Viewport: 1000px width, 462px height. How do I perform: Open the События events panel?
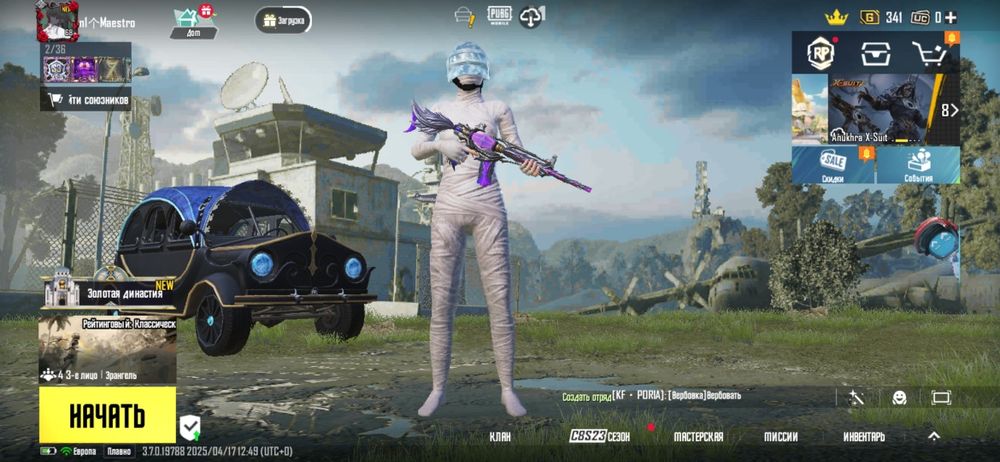click(919, 165)
